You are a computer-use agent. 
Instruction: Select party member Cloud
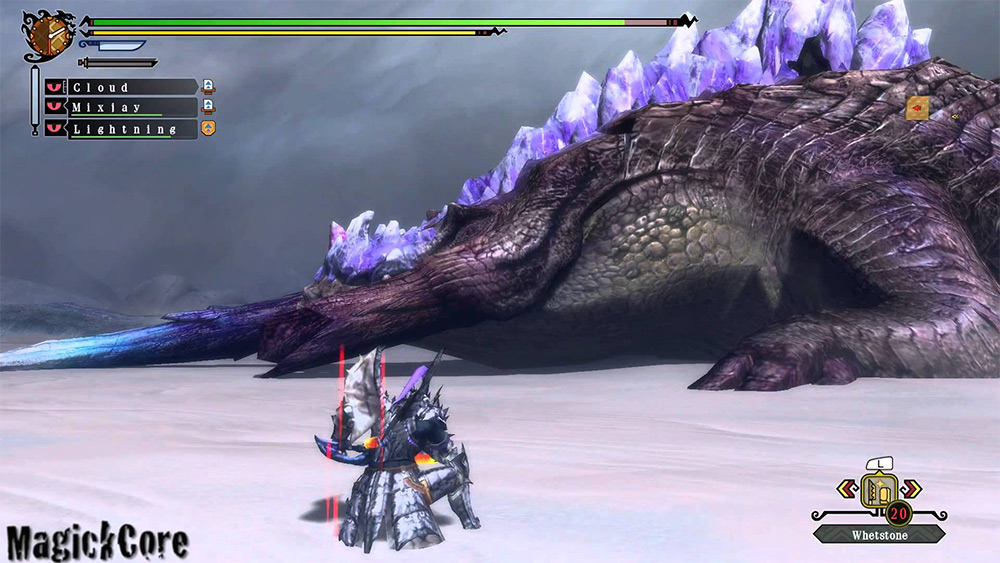tap(130, 87)
